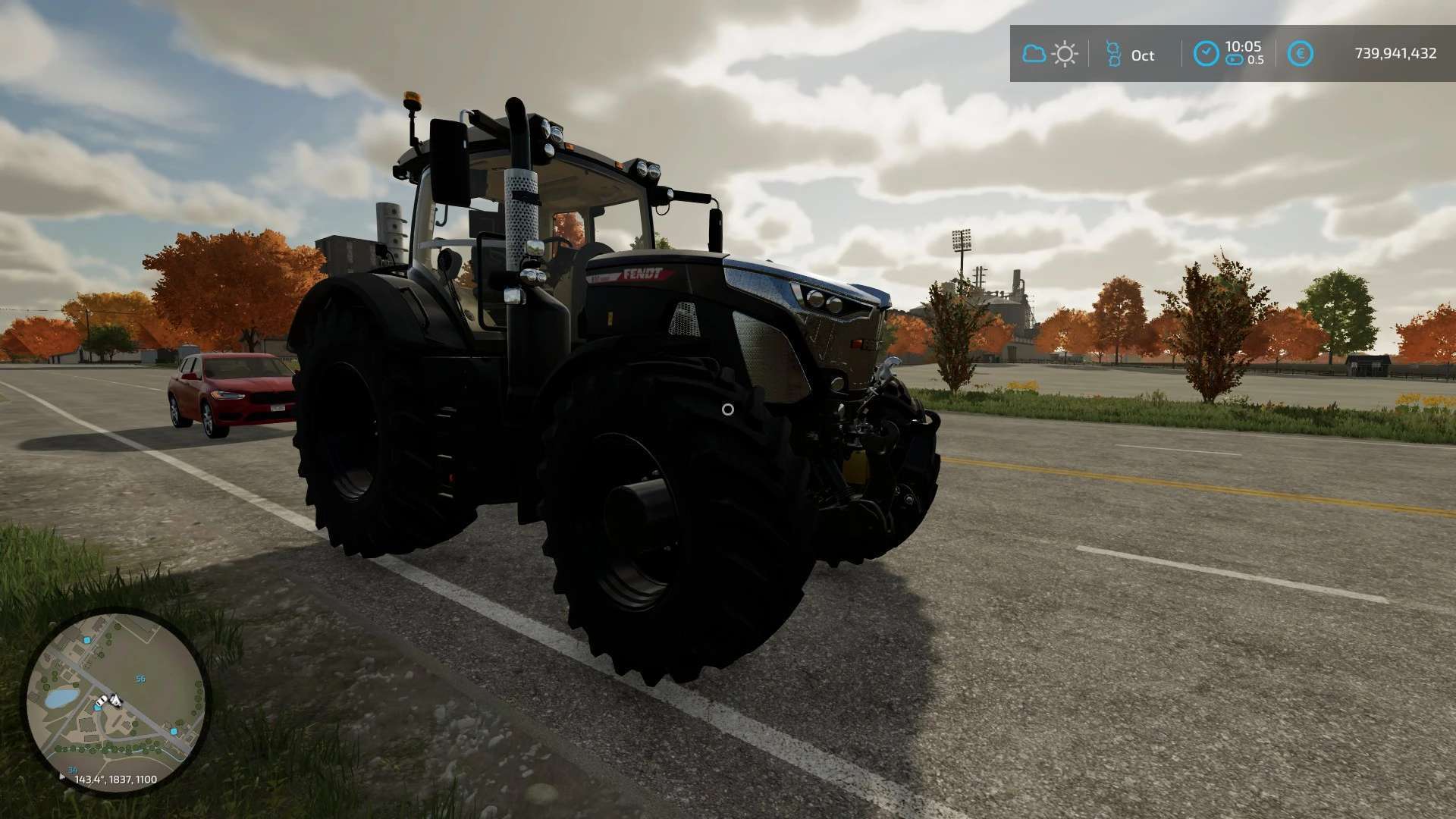Select the October season calendar icon
Viewport: 1456px width, 819px height.
(x=1112, y=54)
